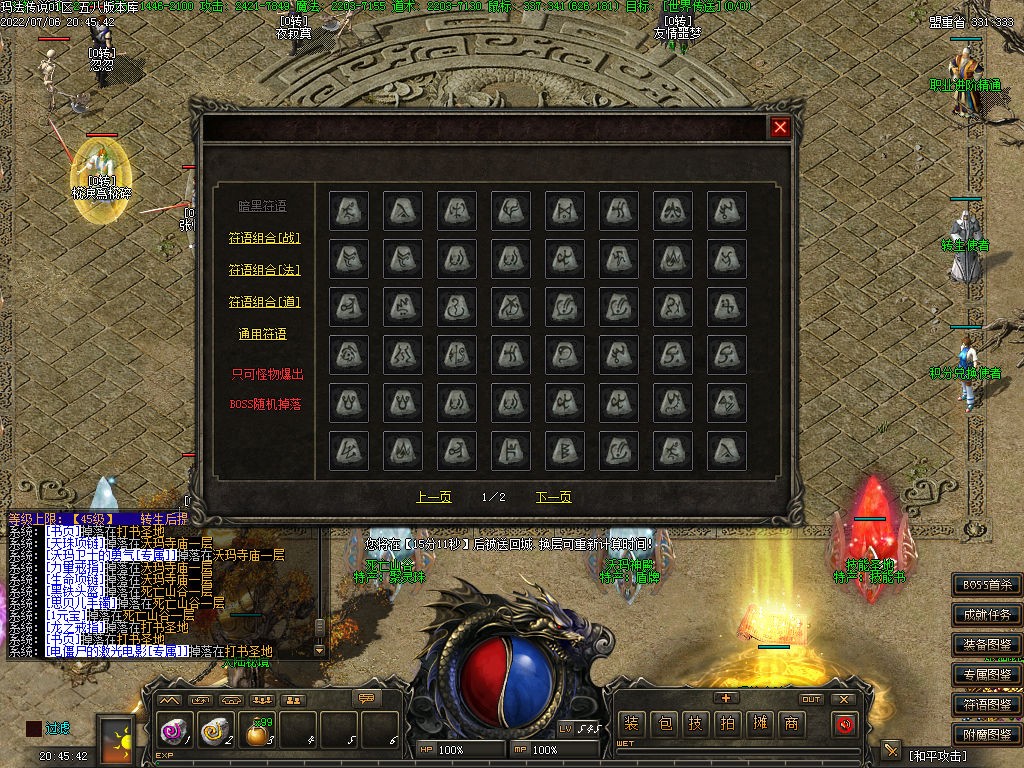
Task: Toggle the red sound speaker button
Action: (845, 724)
